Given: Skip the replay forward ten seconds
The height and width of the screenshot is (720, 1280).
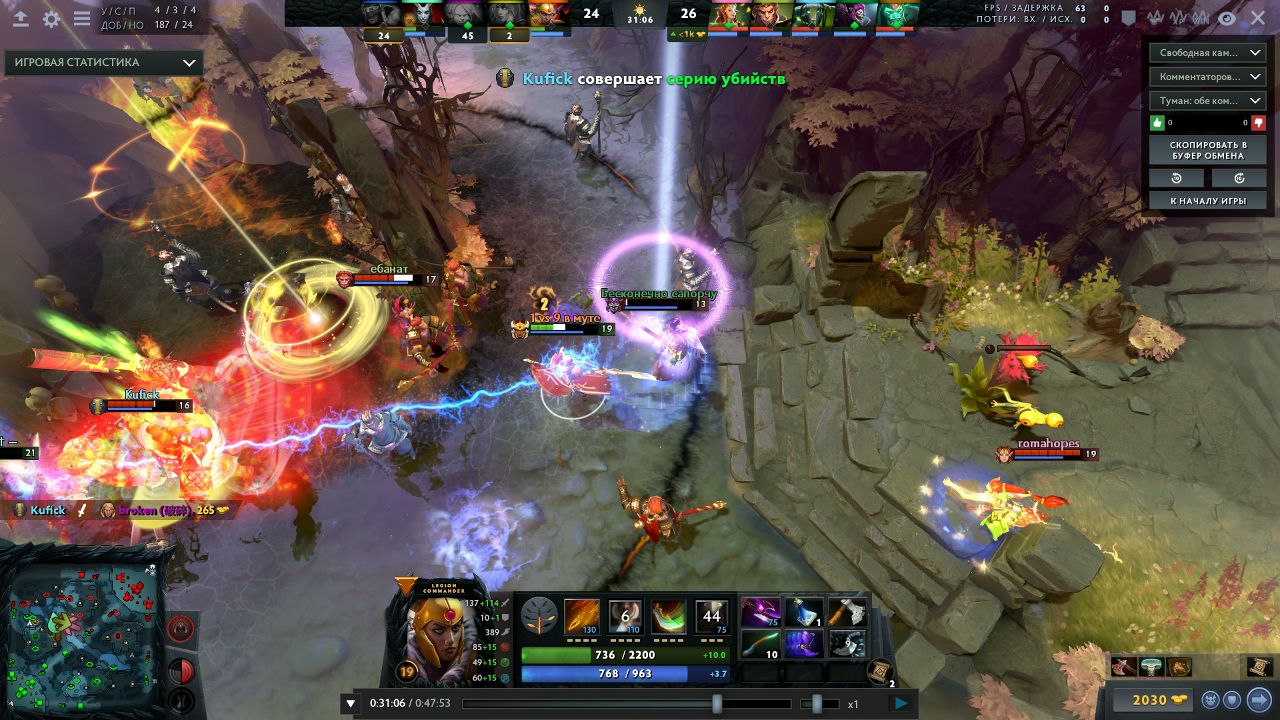Looking at the screenshot, I should (1239, 178).
